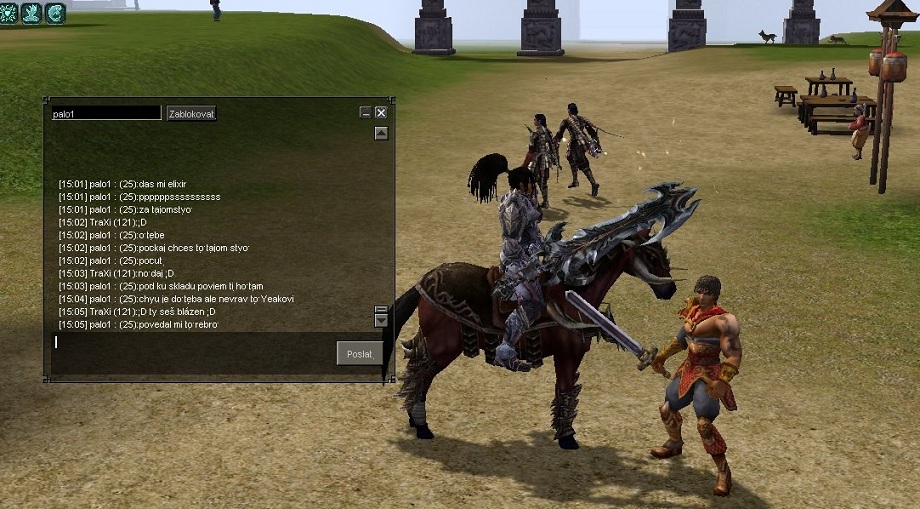The width and height of the screenshot is (920, 509).
Task: Select the middle active buff icon
Action: 32,13
